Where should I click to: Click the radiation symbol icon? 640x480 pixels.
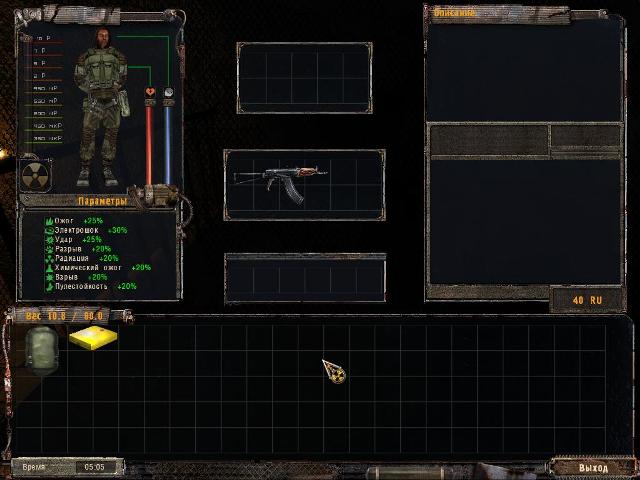39,176
